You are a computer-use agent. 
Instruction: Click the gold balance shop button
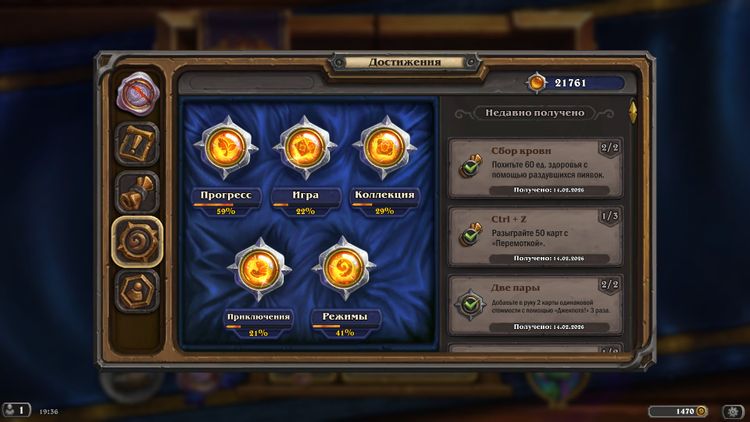pyautogui.click(x=678, y=411)
